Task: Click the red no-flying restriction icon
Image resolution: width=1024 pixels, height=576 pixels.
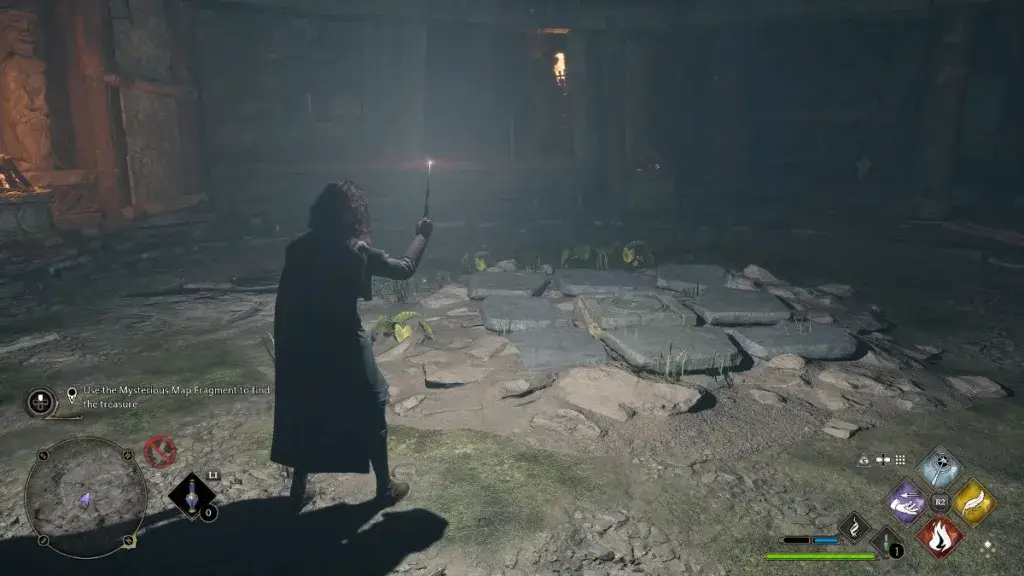Action: 159,452
